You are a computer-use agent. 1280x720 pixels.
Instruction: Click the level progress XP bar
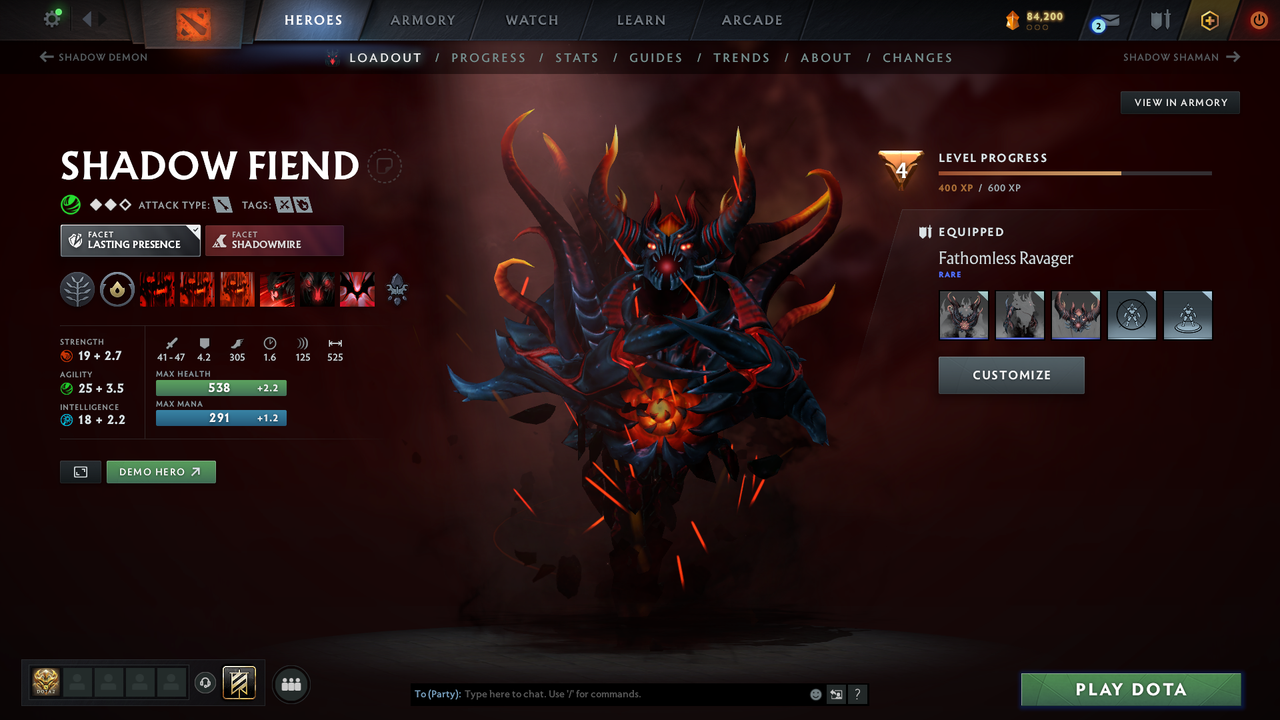pos(1075,172)
